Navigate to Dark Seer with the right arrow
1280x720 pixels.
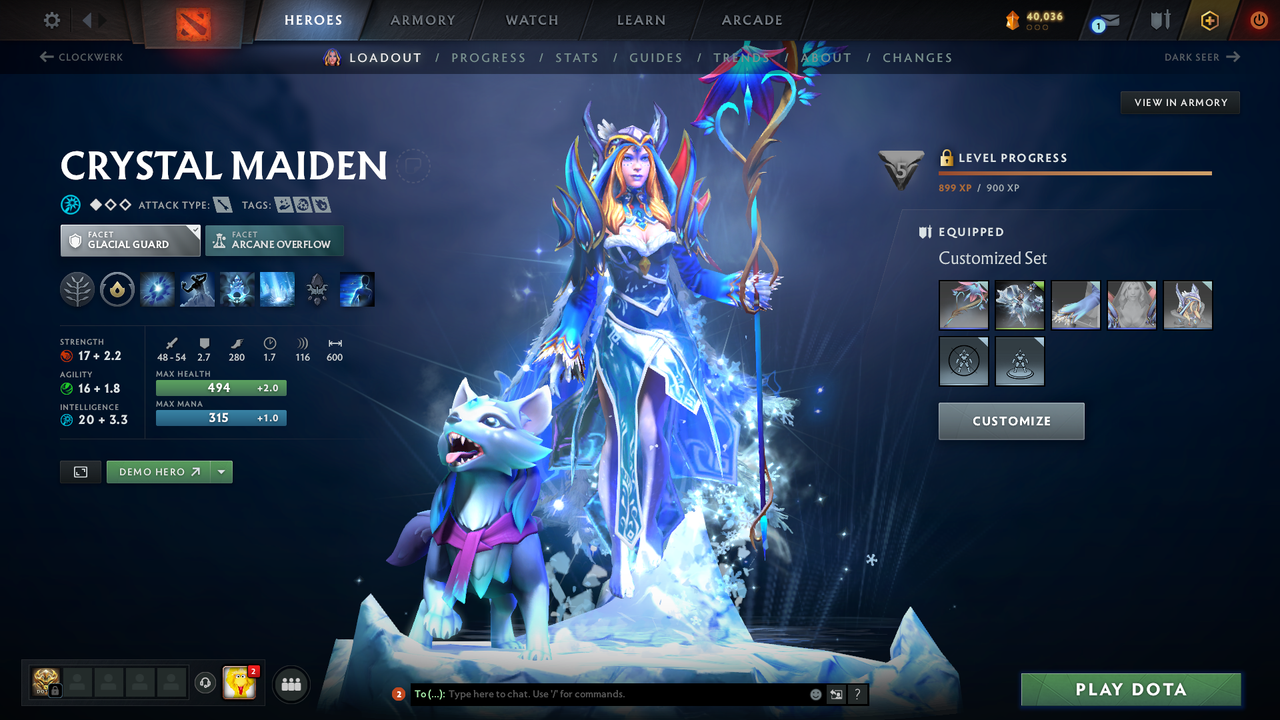click(1231, 57)
